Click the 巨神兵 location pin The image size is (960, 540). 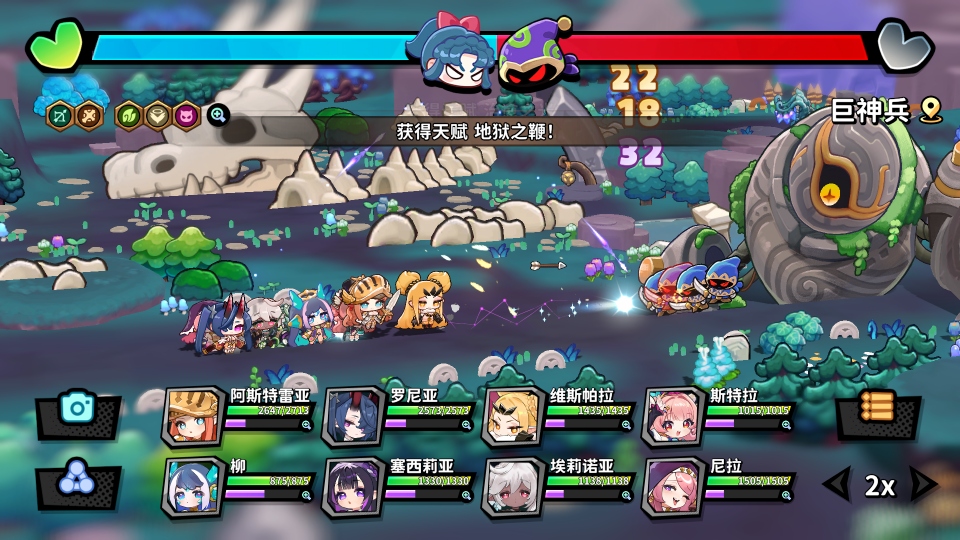coord(932,110)
